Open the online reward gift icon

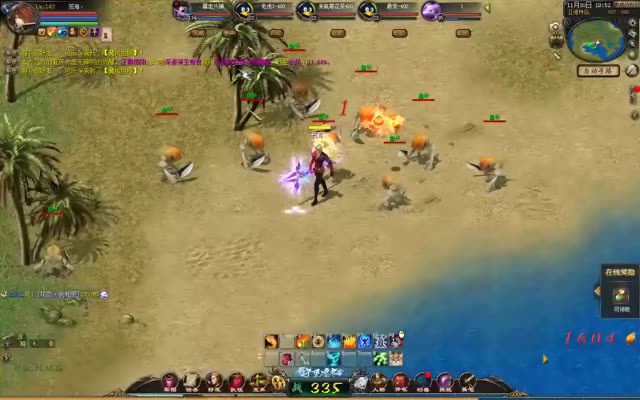pos(620,292)
